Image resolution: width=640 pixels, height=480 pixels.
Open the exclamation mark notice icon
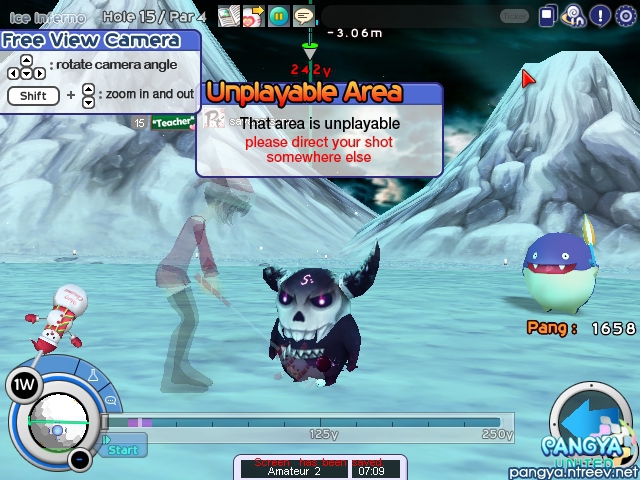(600, 16)
